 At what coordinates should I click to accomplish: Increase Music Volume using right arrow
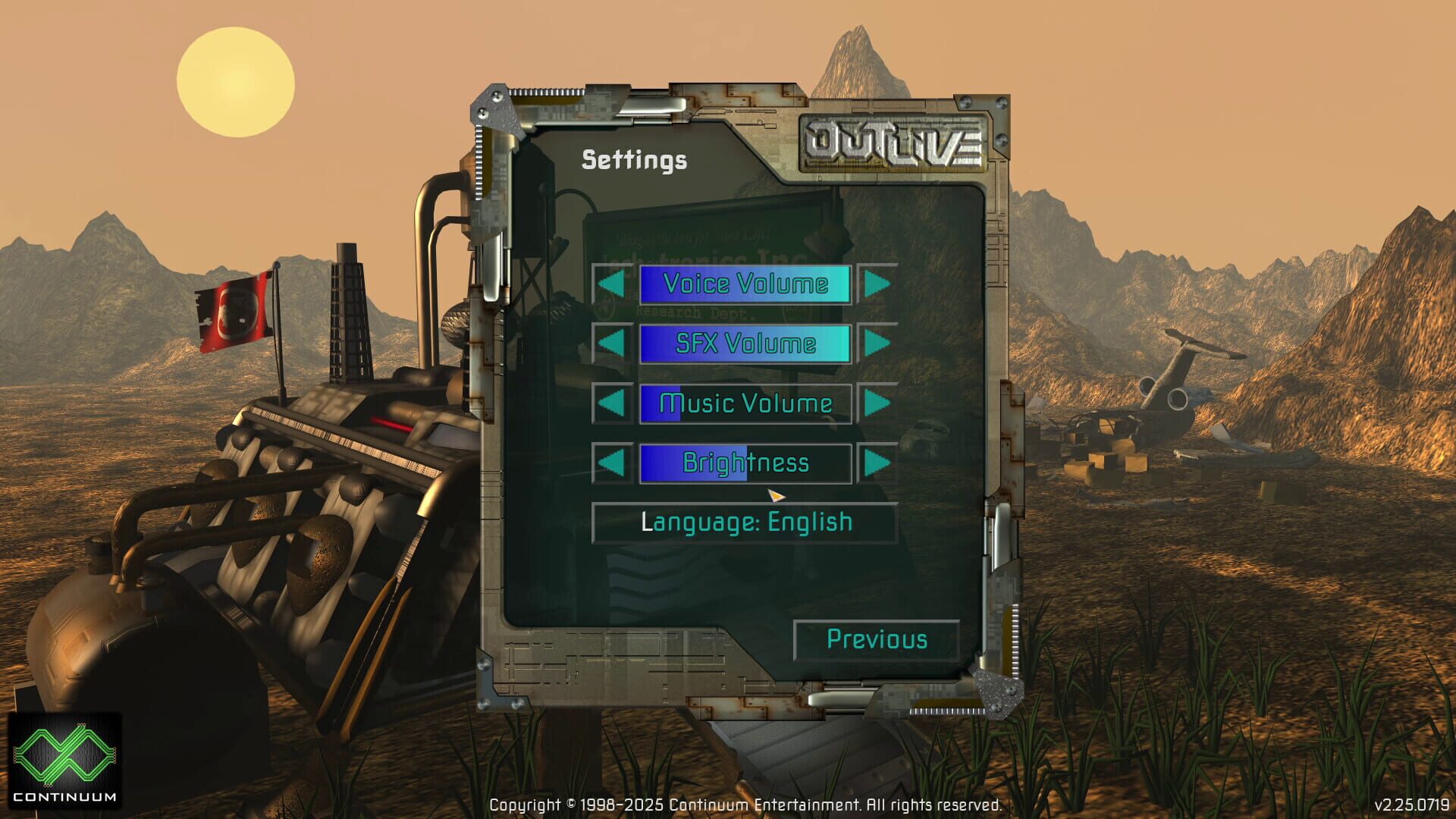[876, 403]
